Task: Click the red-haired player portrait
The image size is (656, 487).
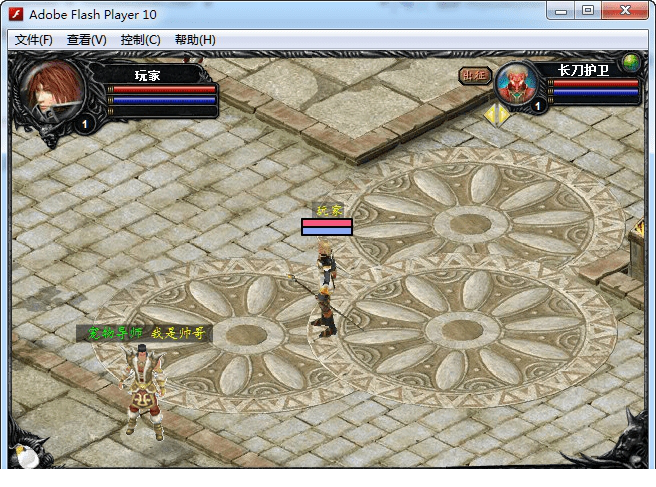Action: coord(56,91)
